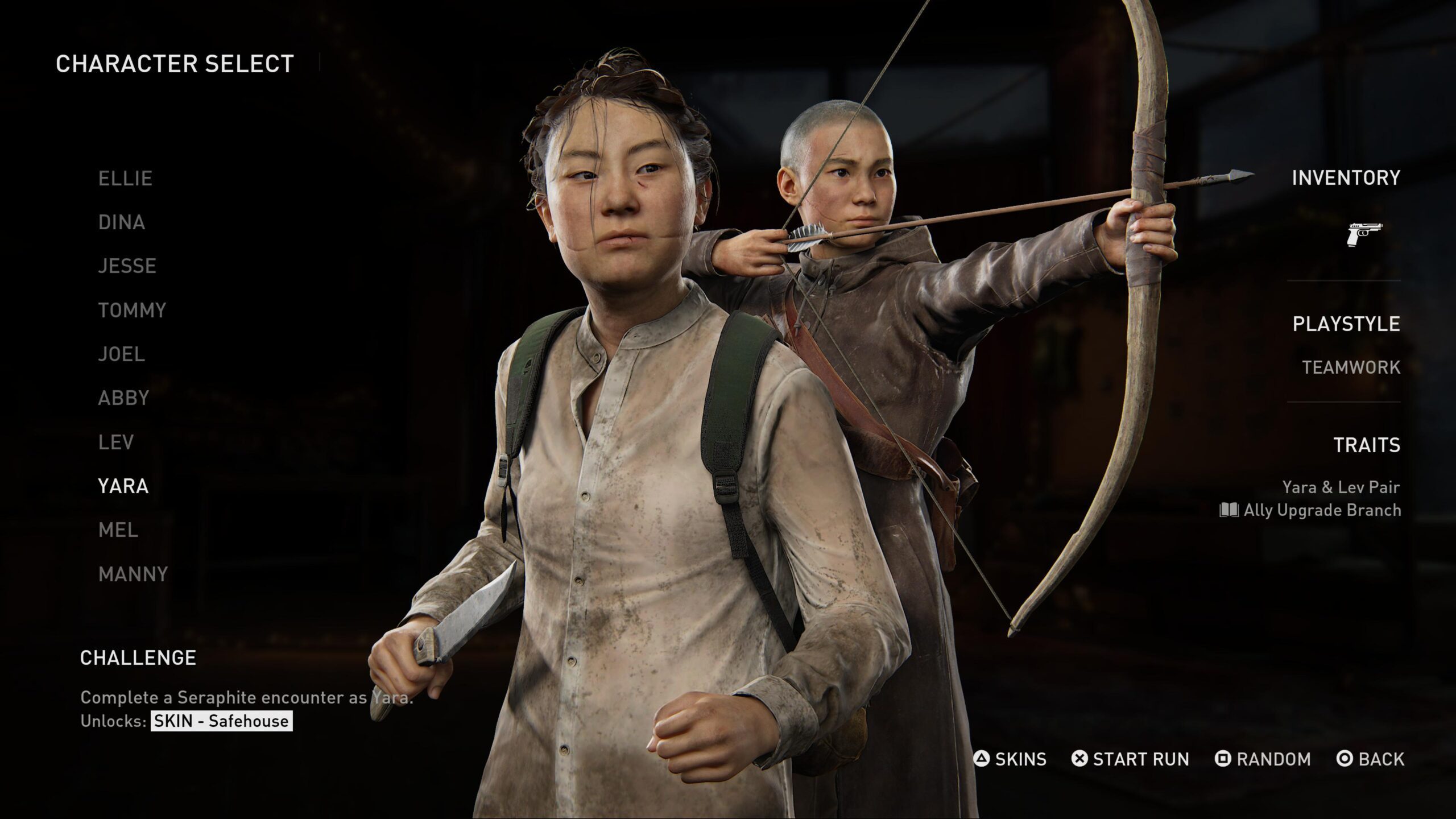Choose Dina as the character
Image resolution: width=1456 pixels, height=819 pixels.
point(122,222)
